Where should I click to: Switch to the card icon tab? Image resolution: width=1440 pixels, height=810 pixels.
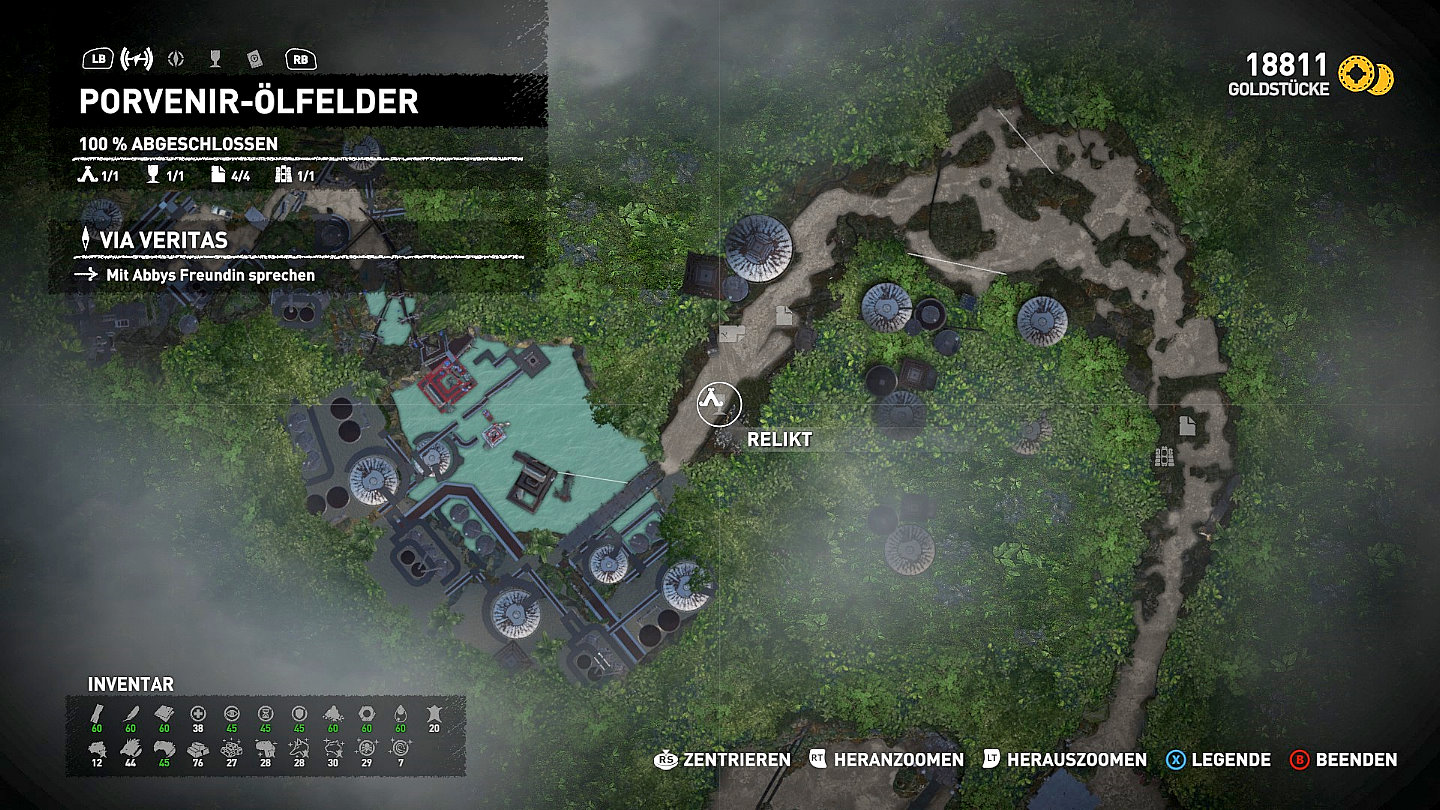tap(253, 59)
